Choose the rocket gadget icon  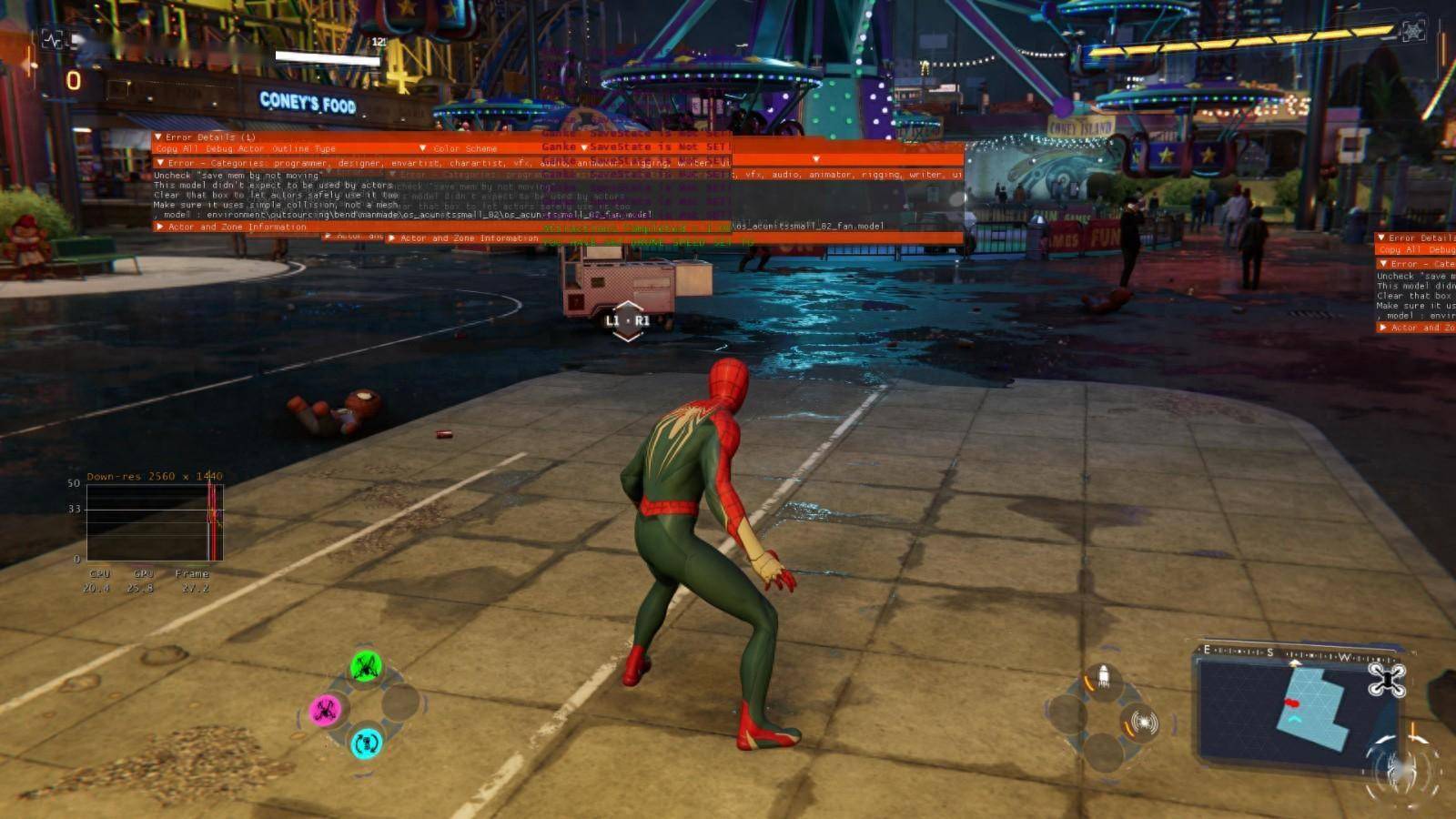pos(1103,677)
